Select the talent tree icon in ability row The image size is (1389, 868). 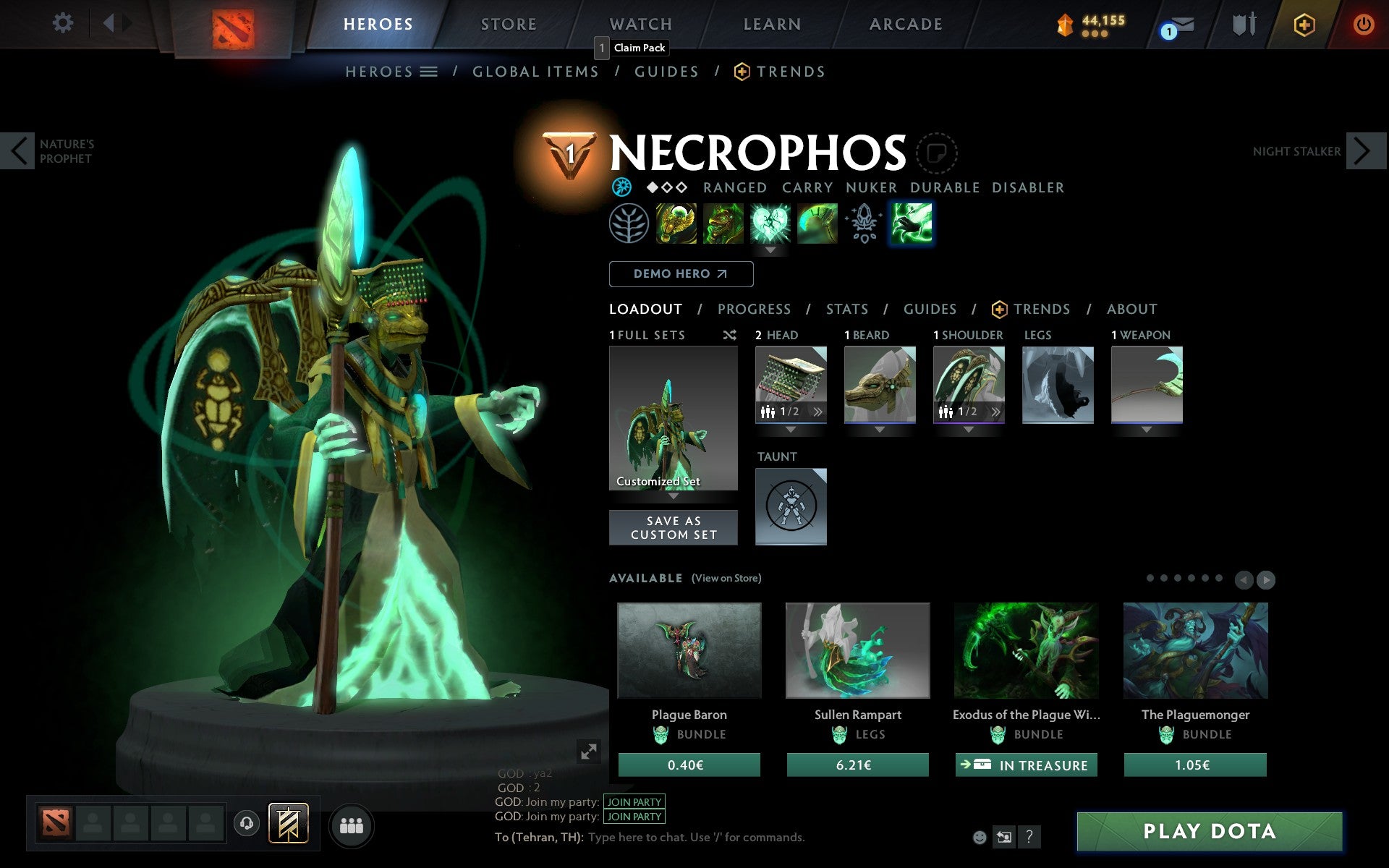629,224
